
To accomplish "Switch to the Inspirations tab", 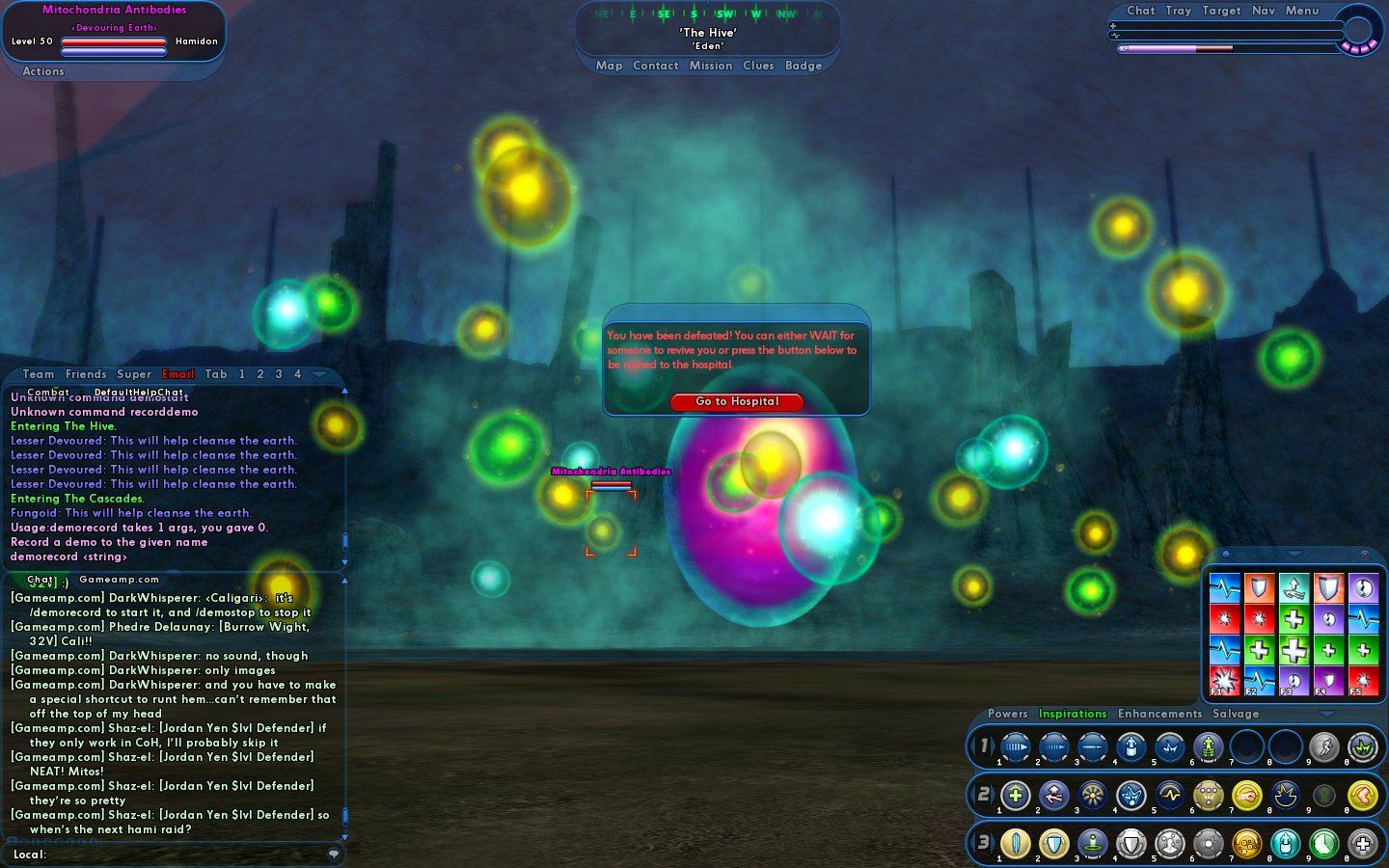I will coord(1073,714).
